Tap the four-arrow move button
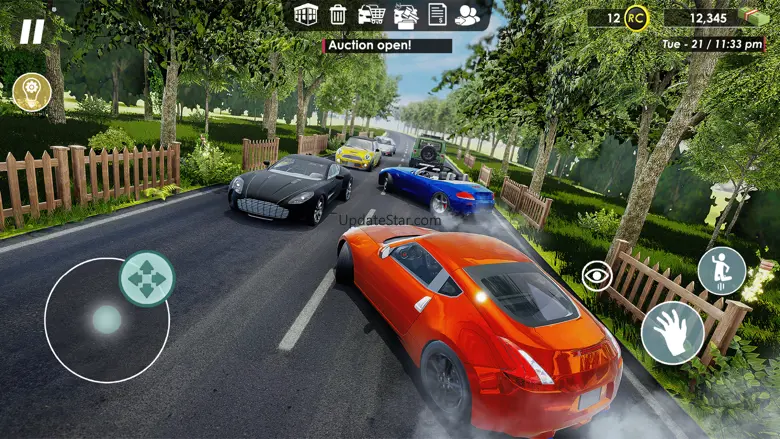Screen dimensions: 780x439 [147, 278]
